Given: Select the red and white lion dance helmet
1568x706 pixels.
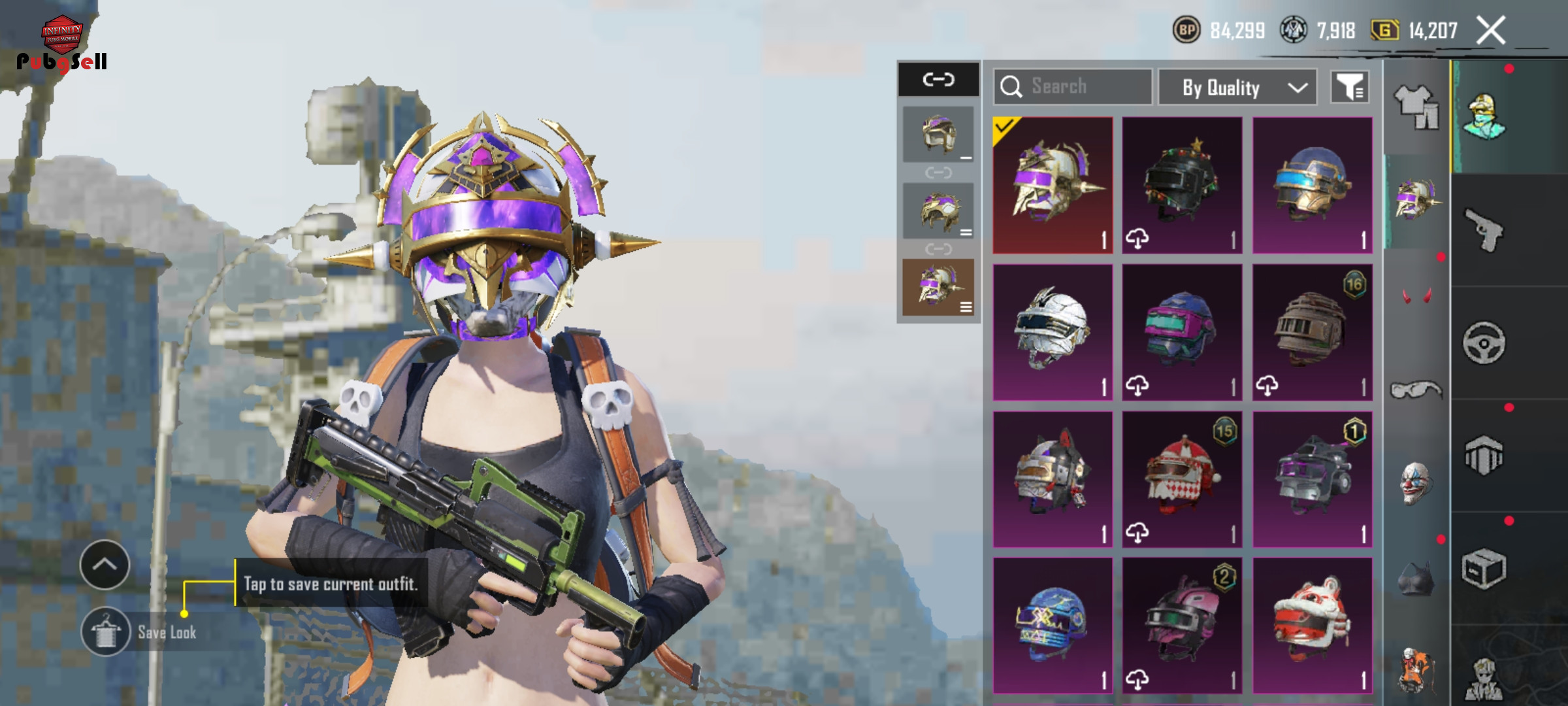Looking at the screenshot, I should point(1312,626).
